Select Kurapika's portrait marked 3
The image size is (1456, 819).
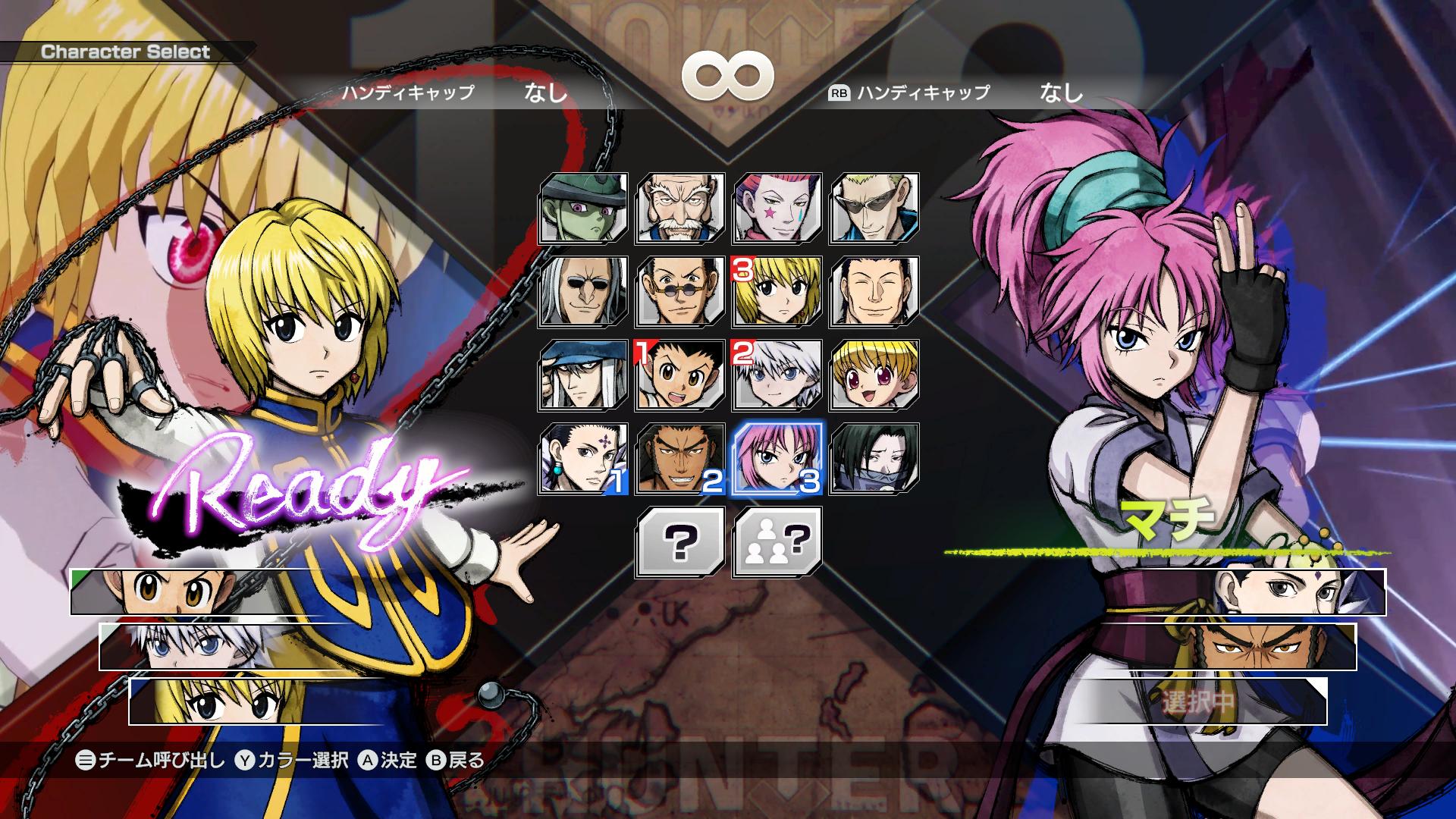click(775, 293)
